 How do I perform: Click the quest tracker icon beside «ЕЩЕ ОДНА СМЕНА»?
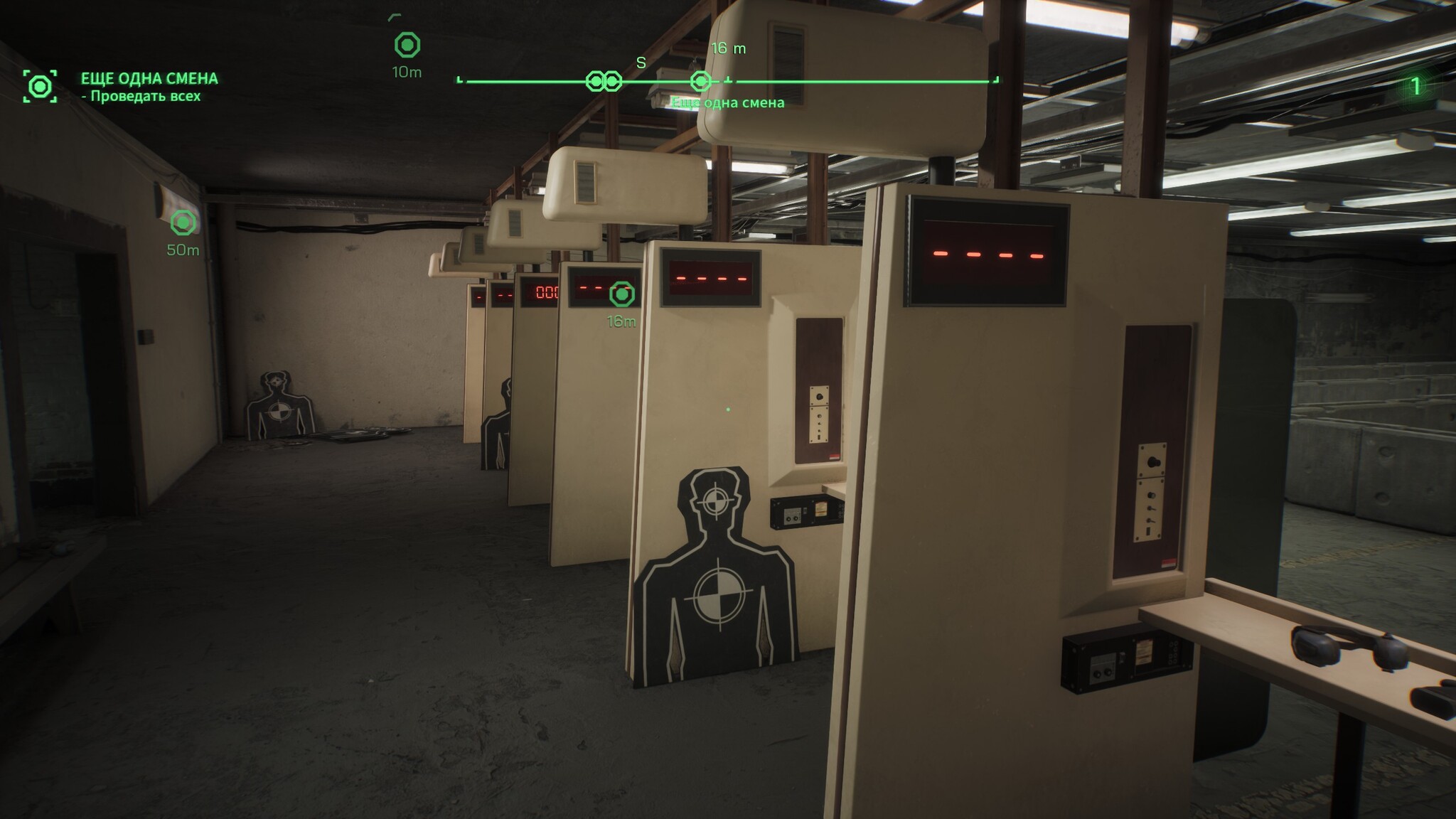pos(40,87)
